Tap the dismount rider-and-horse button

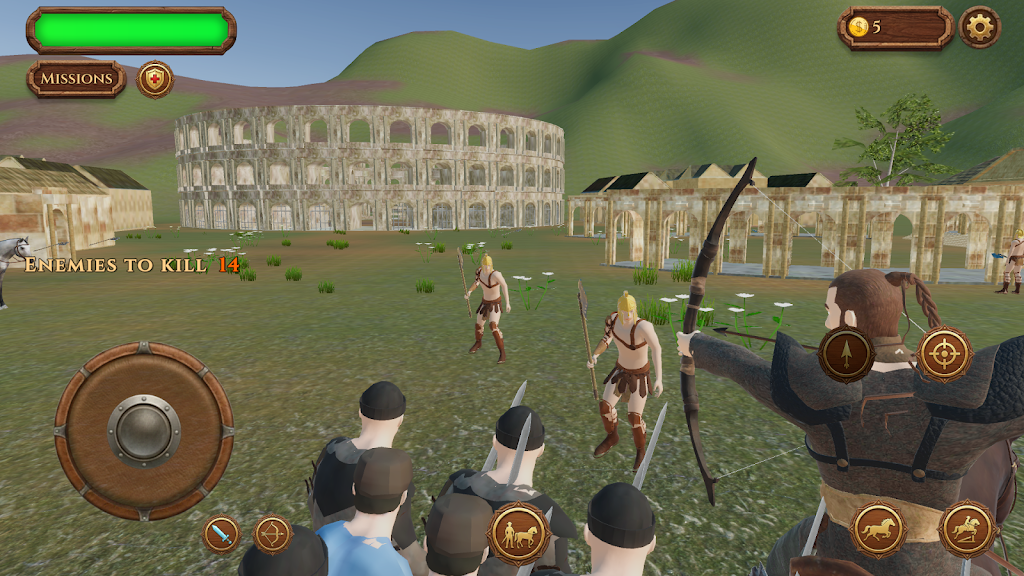(x=518, y=534)
